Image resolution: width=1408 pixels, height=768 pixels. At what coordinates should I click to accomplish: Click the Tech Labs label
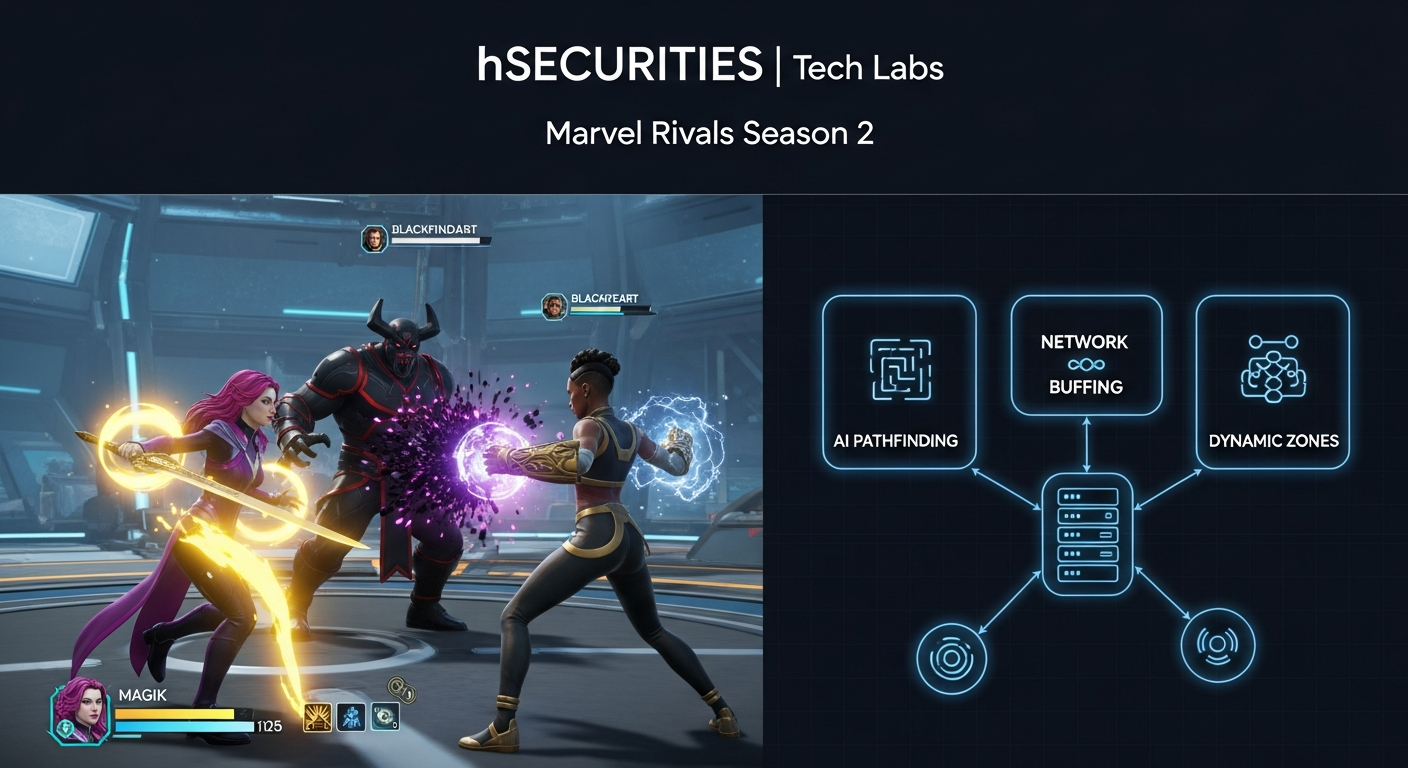point(866,68)
